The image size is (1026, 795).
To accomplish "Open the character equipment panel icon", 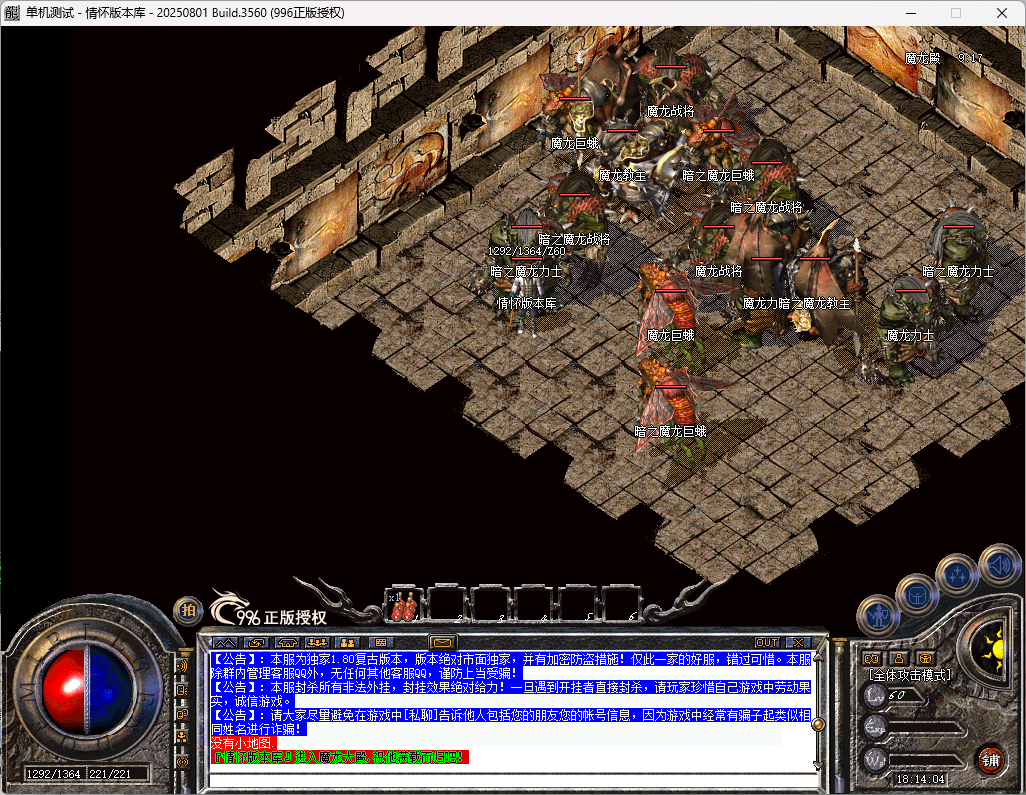I will [877, 614].
